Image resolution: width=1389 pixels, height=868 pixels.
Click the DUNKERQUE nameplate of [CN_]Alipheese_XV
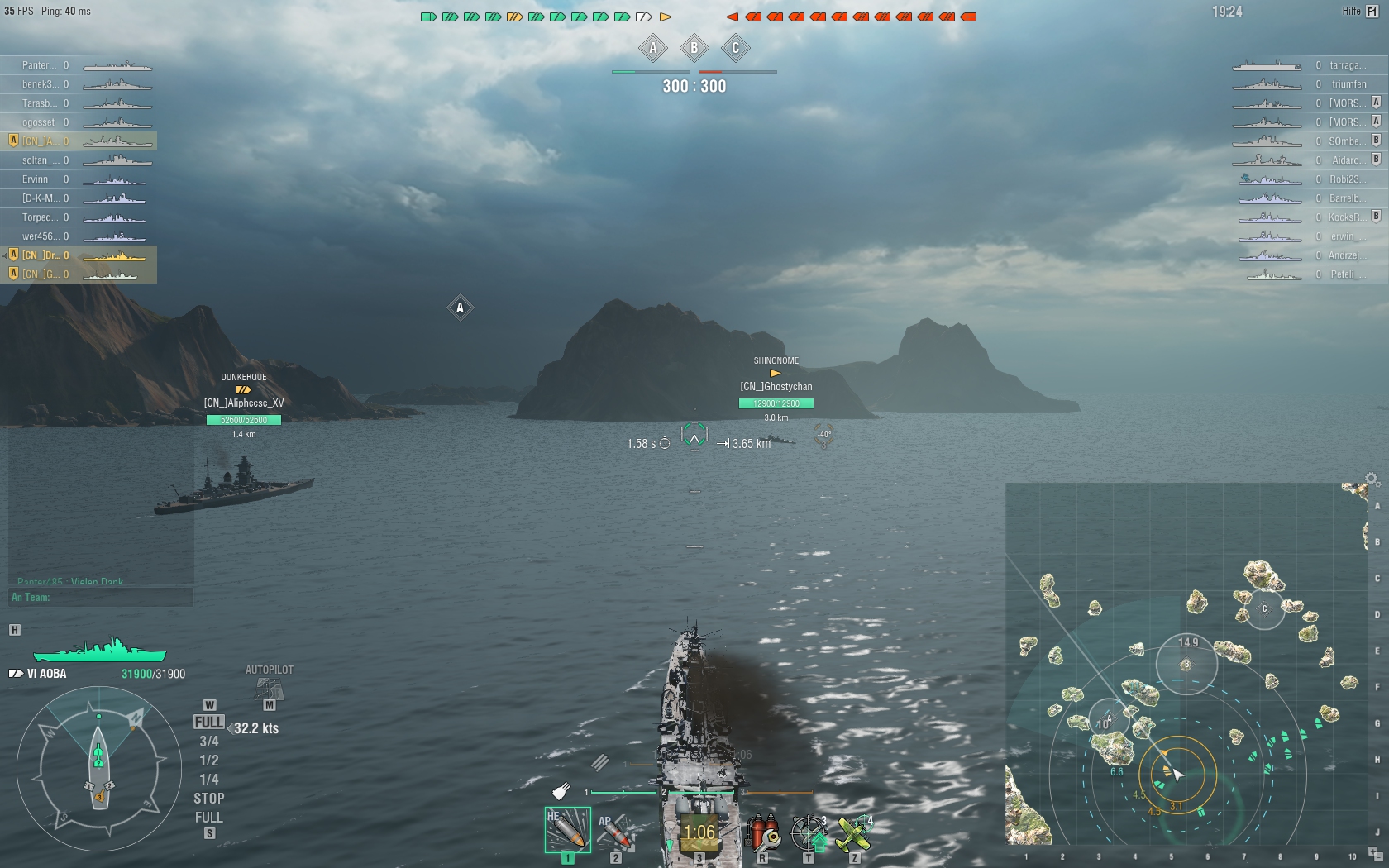coord(243,376)
